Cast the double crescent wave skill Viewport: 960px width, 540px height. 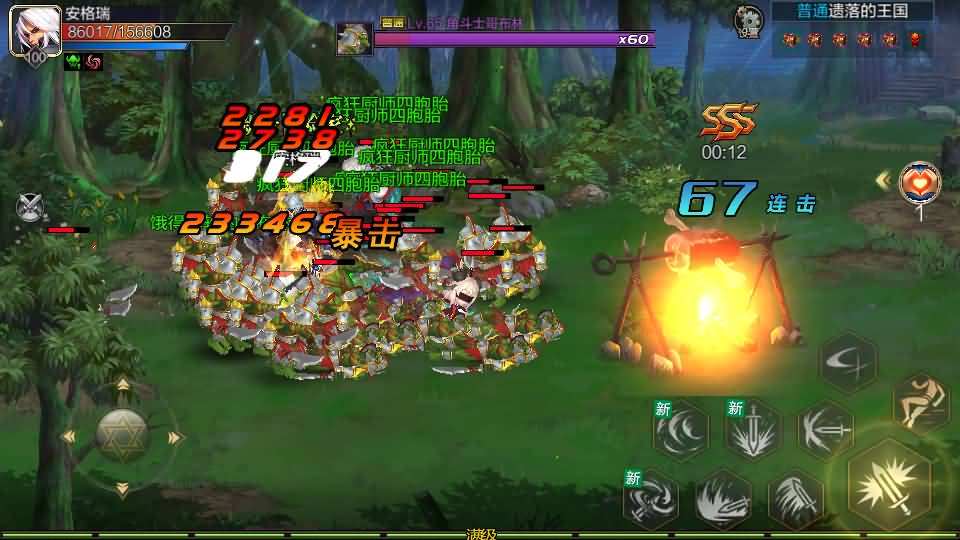coord(681,431)
